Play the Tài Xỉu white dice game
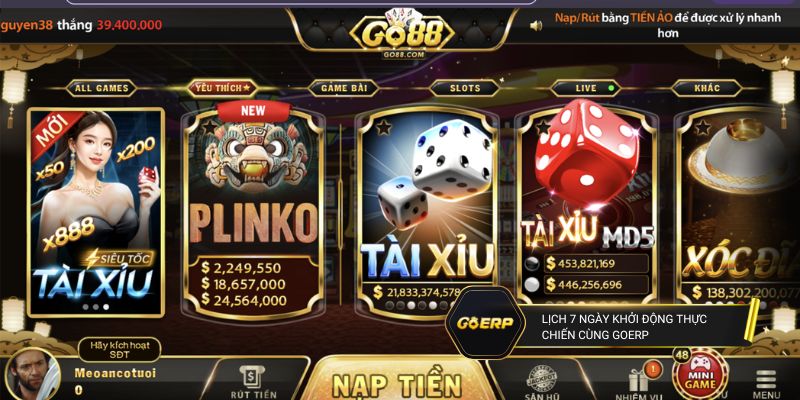This screenshot has width=800, height=400. pyautogui.click(x=427, y=210)
